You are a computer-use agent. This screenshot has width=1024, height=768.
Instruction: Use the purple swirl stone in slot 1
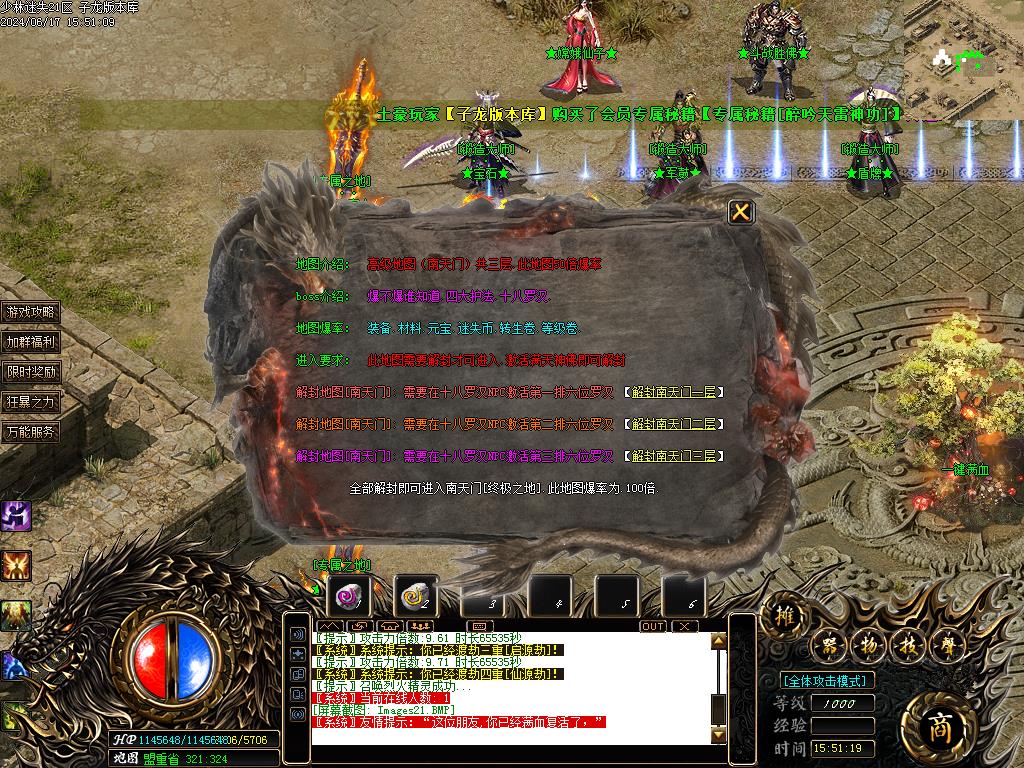click(x=349, y=597)
